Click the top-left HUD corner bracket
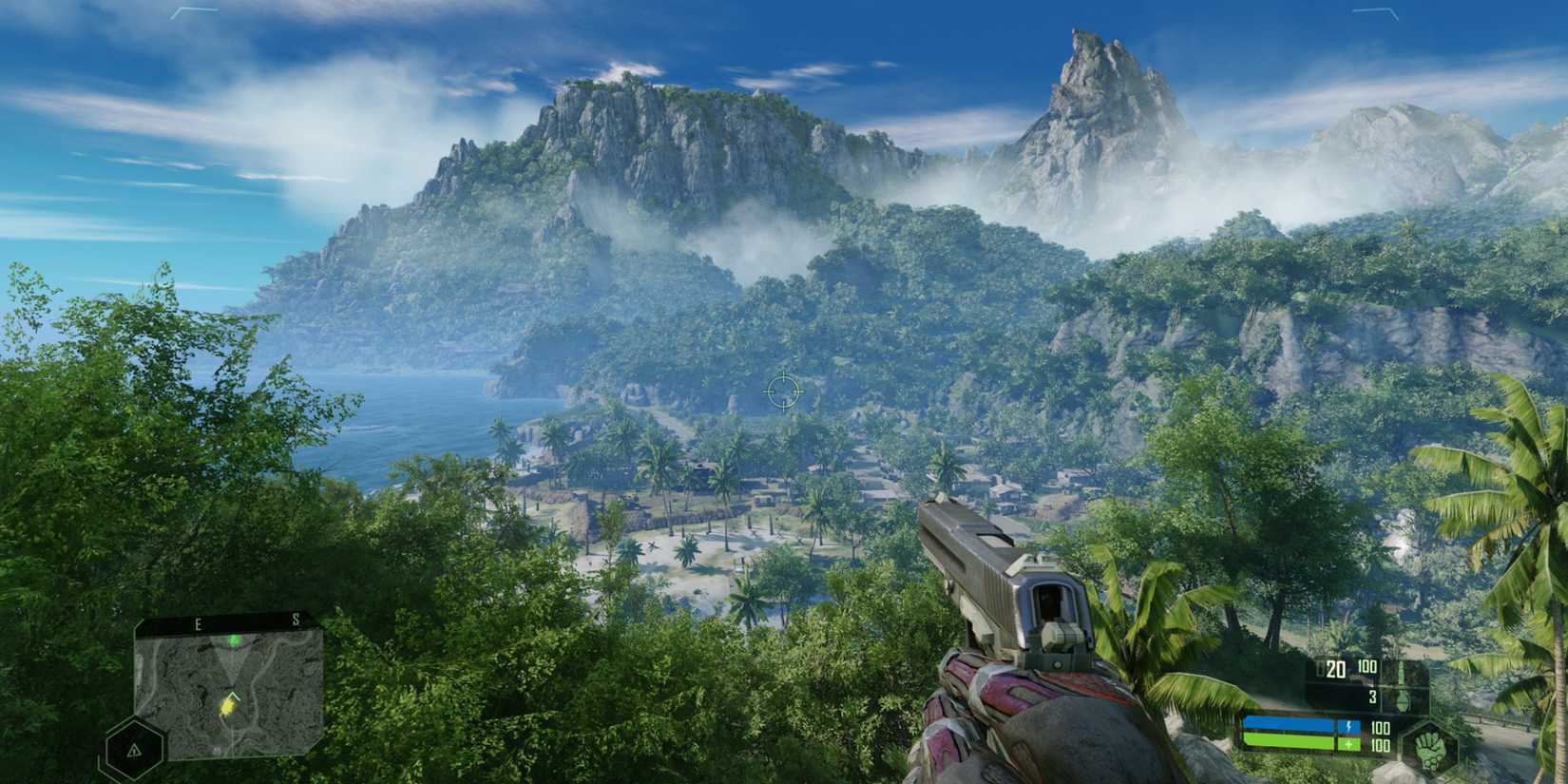 tap(193, 11)
